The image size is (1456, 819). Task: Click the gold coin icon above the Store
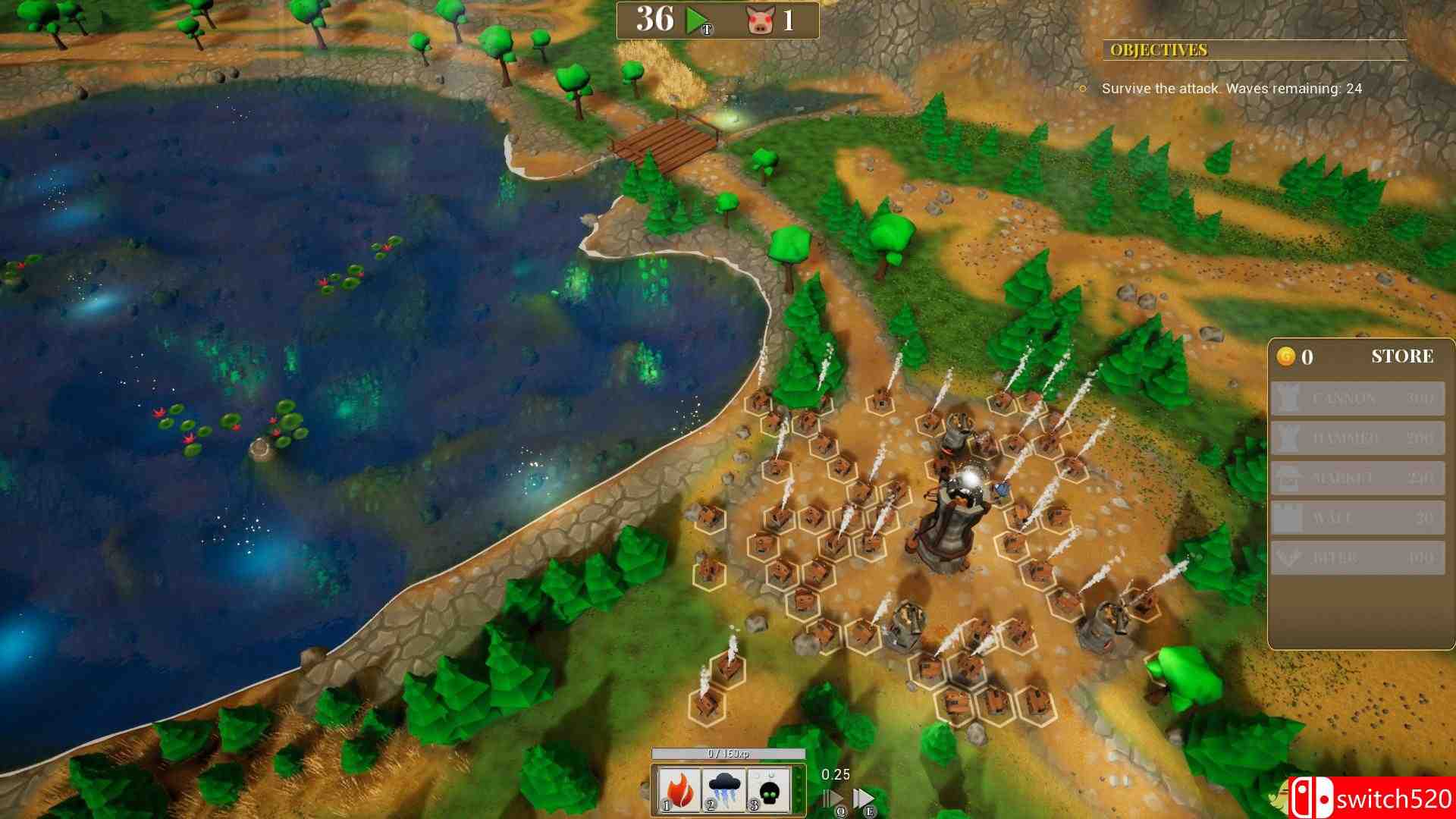1285,356
